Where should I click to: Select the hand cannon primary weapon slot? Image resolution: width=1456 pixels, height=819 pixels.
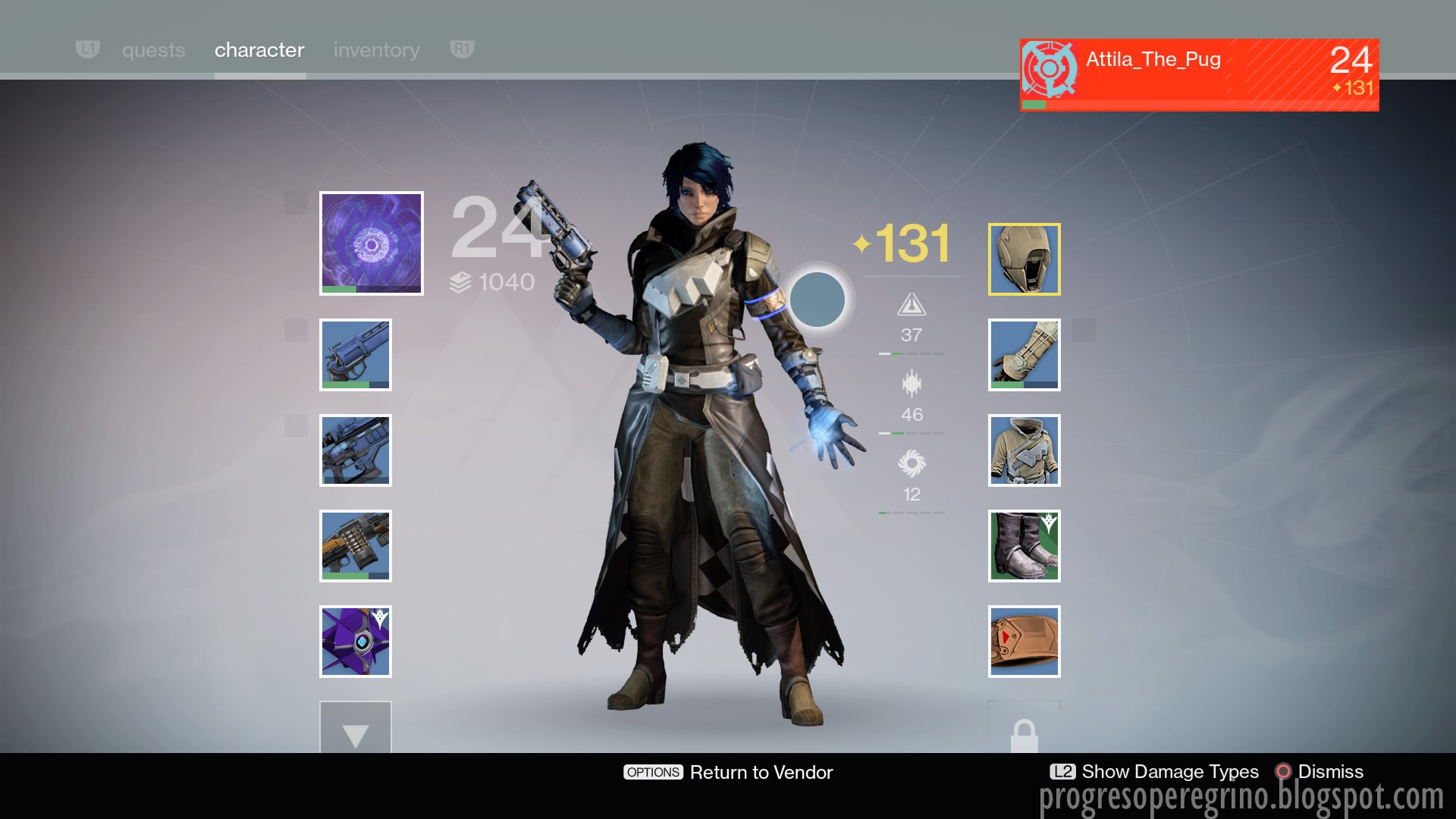point(356,355)
